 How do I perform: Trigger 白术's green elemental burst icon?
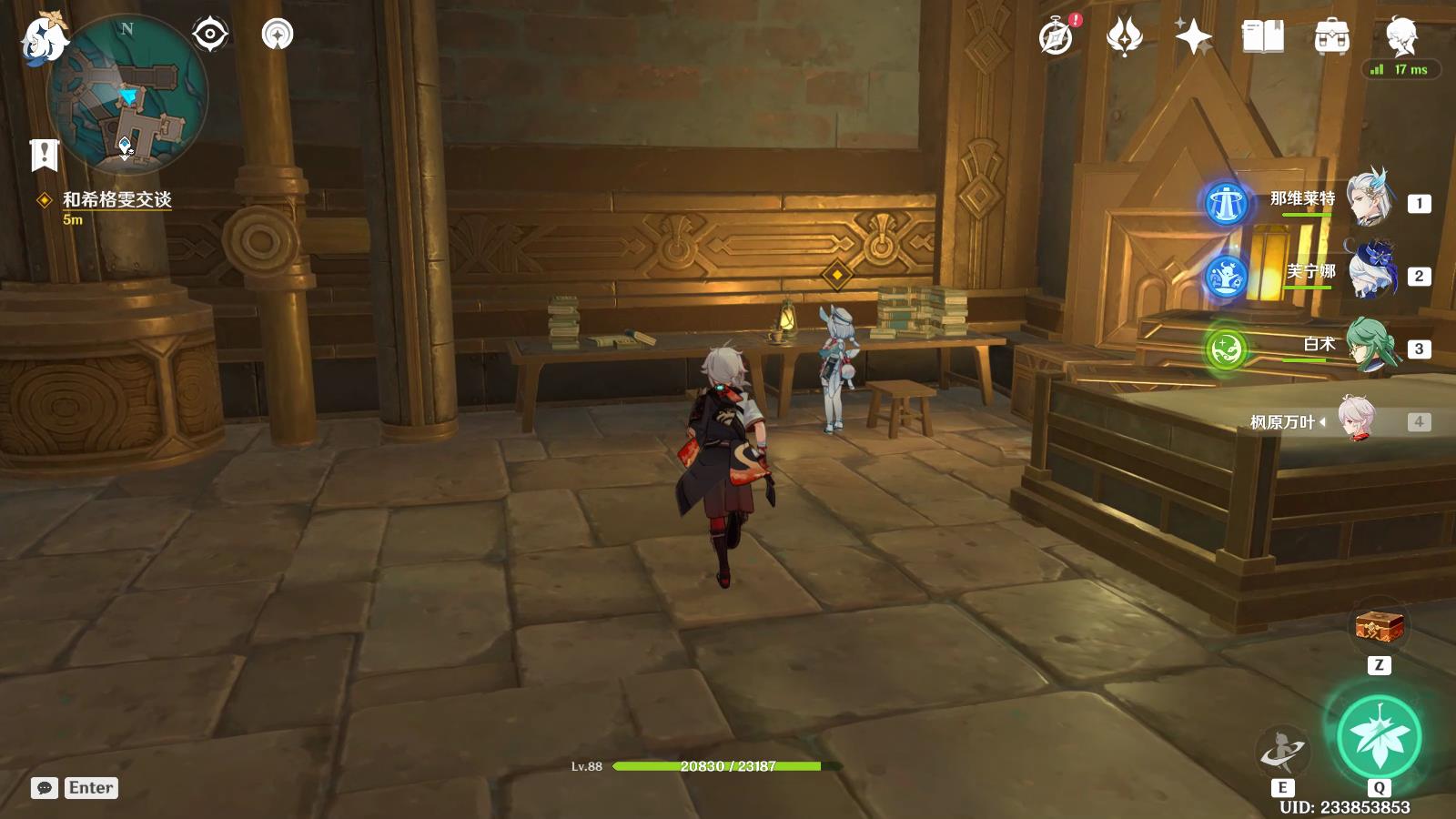coord(1226,349)
